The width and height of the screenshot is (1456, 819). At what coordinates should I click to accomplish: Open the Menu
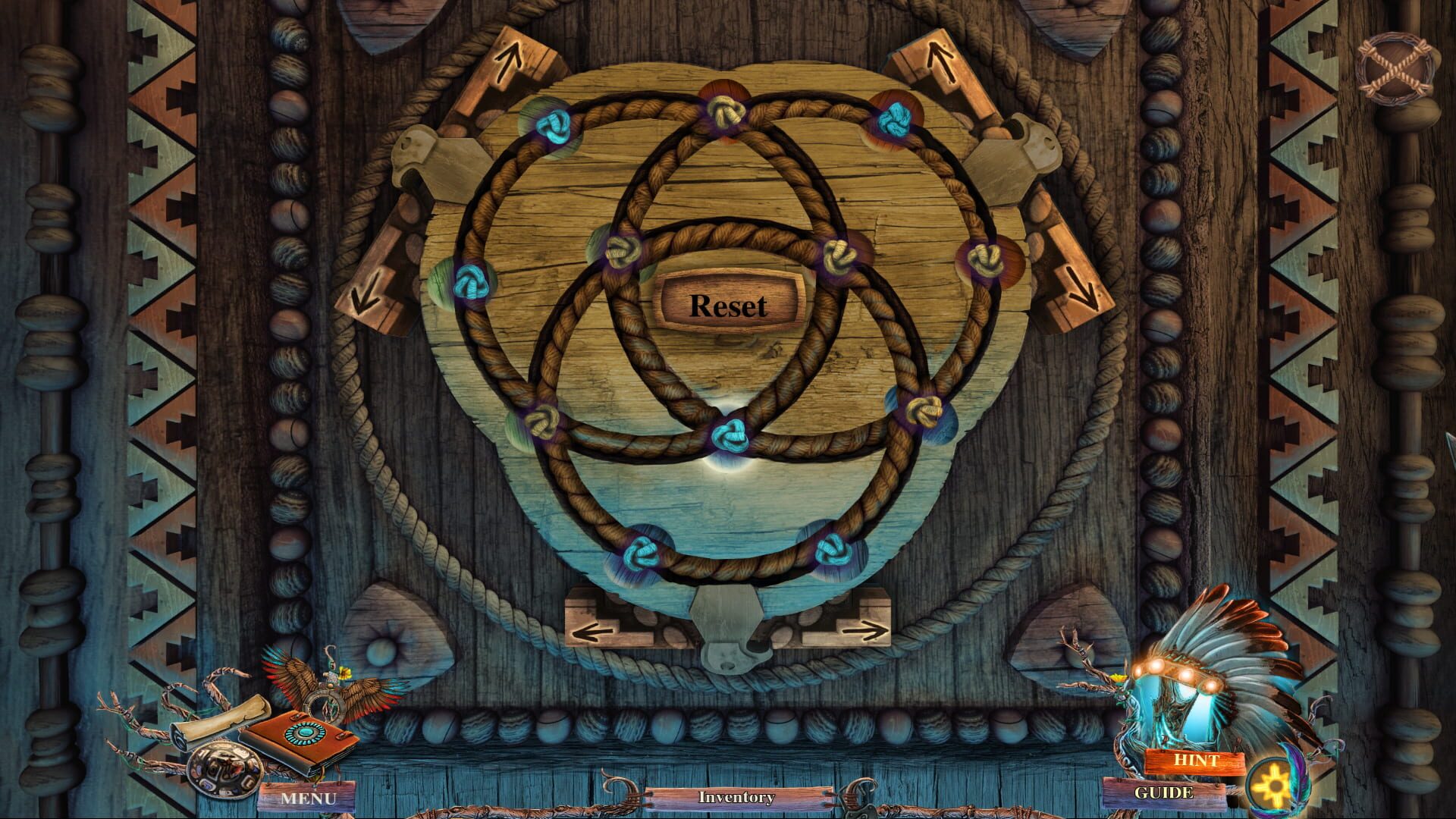point(311,798)
